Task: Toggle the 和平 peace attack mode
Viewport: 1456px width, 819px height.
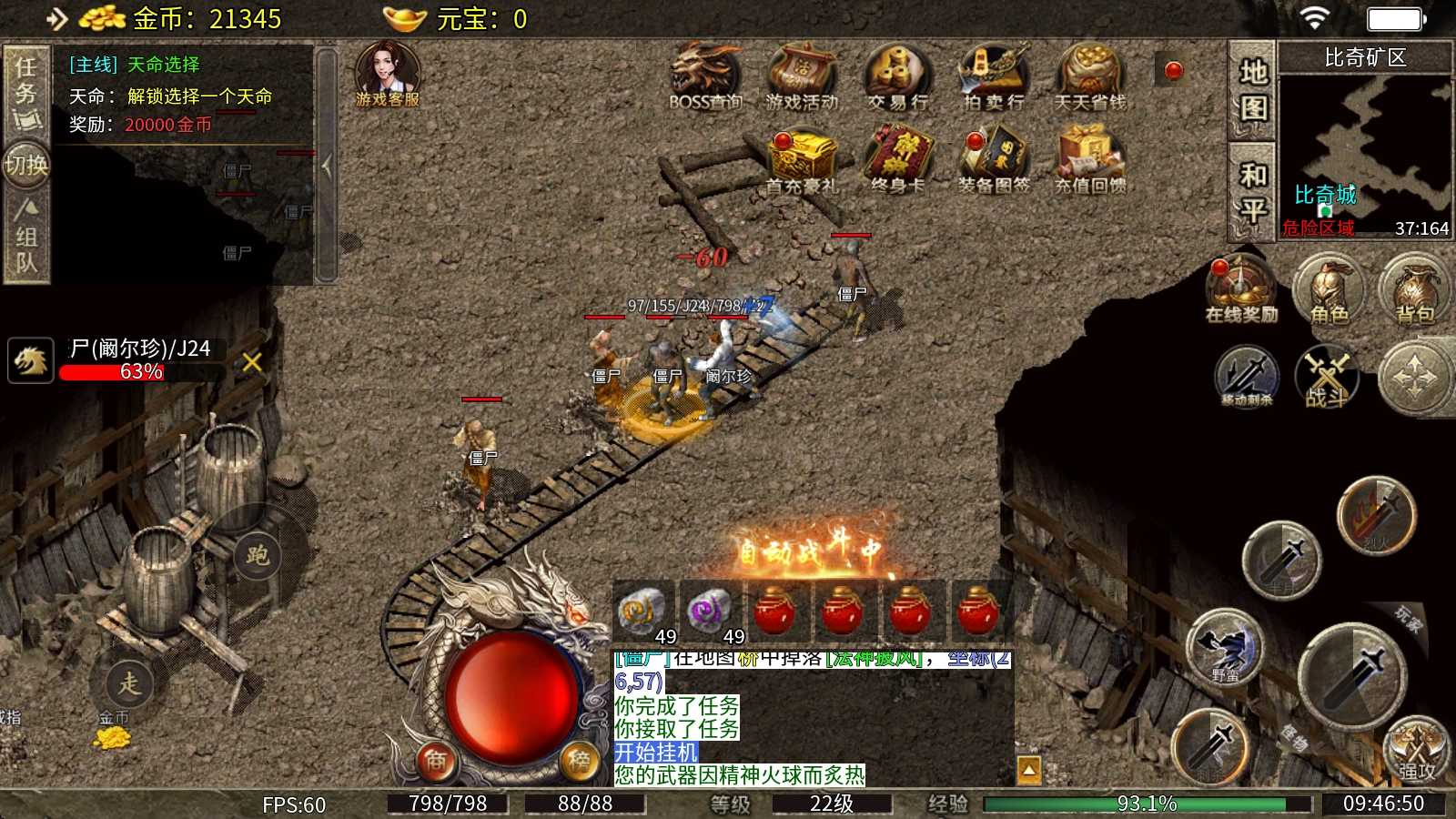Action: tap(1253, 192)
